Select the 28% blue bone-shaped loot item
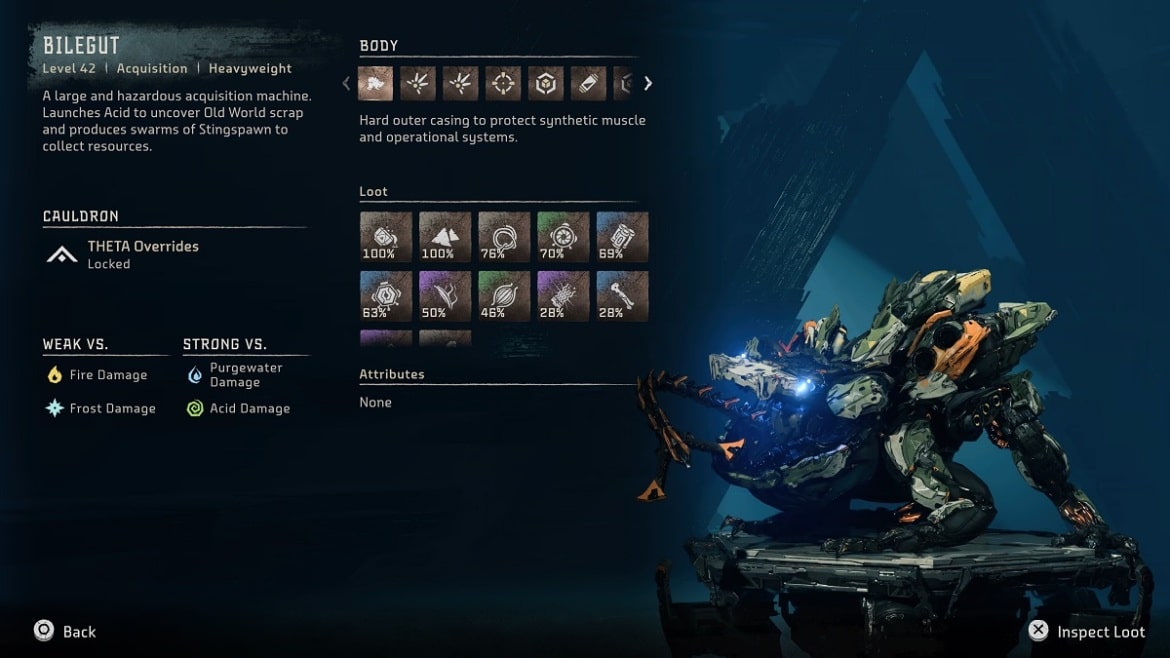Screen dimensions: 1170x658 click(622, 296)
